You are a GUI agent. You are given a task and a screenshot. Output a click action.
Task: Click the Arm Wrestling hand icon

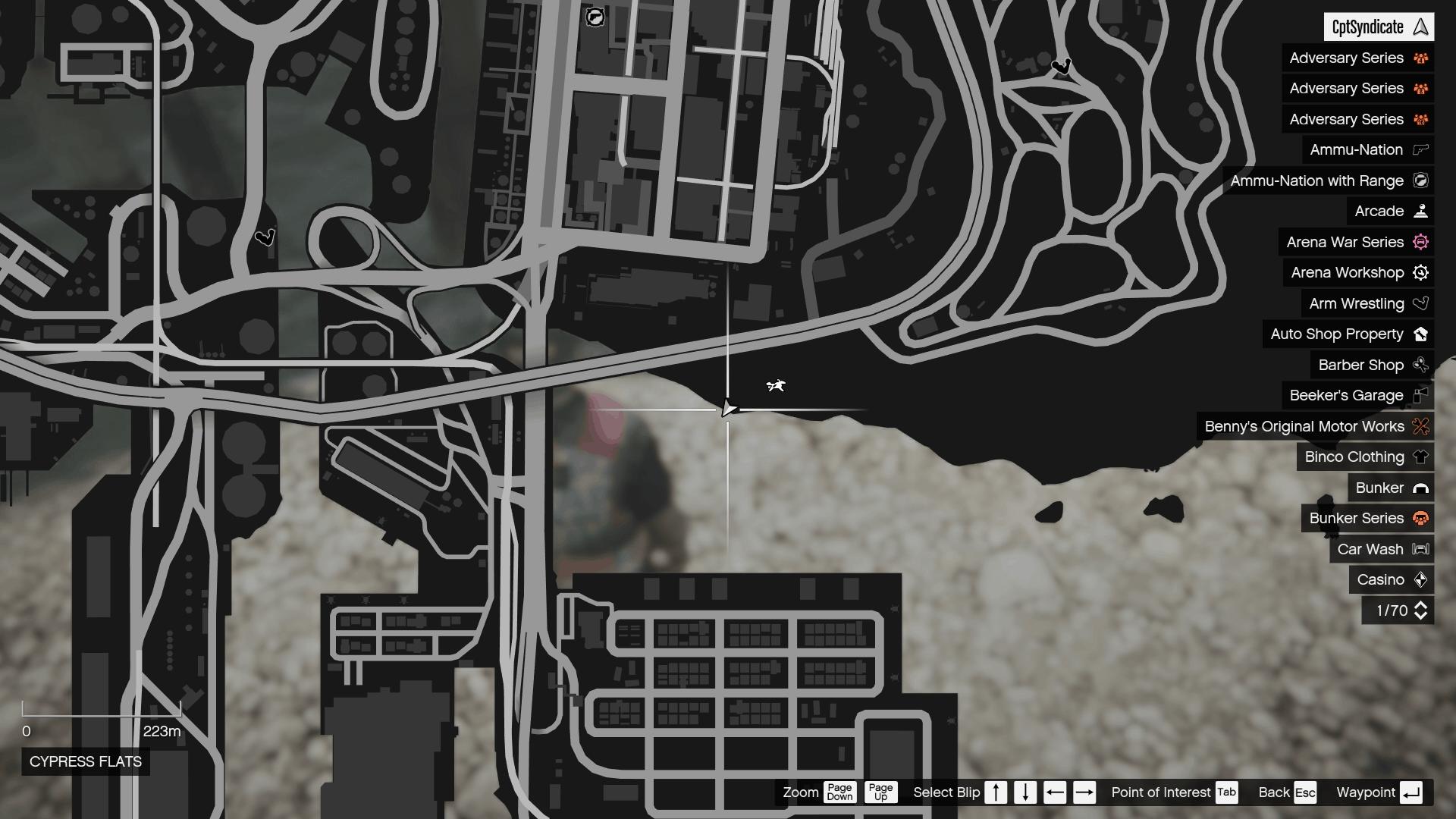(x=1420, y=303)
